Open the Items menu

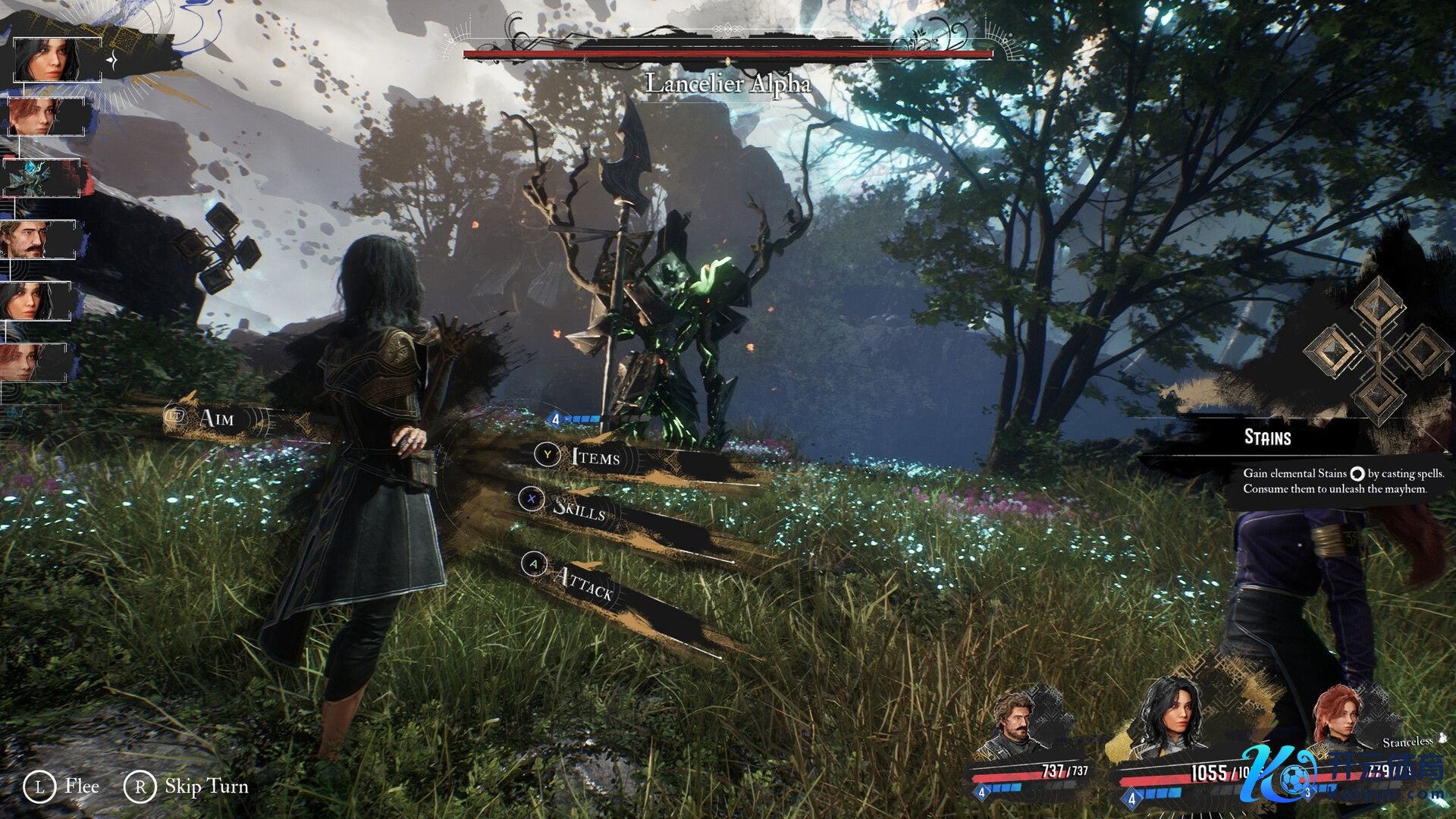pos(595,457)
